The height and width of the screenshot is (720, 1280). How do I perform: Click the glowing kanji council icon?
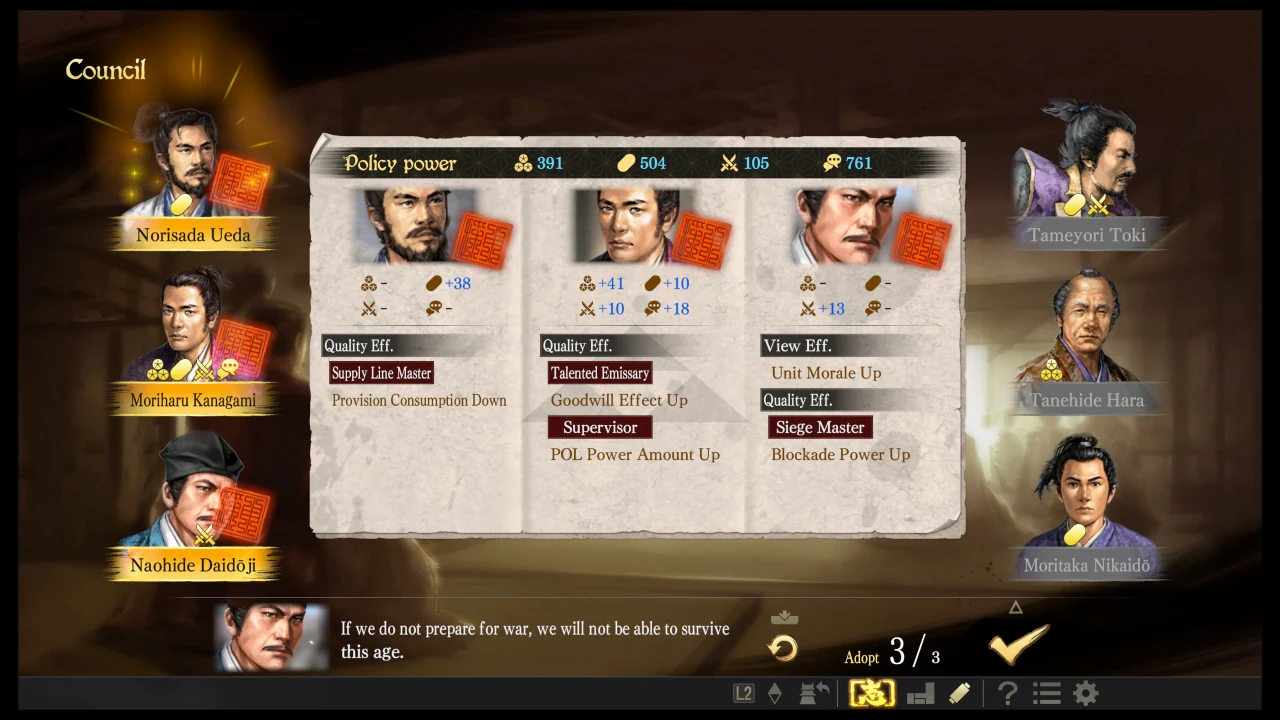tap(870, 692)
